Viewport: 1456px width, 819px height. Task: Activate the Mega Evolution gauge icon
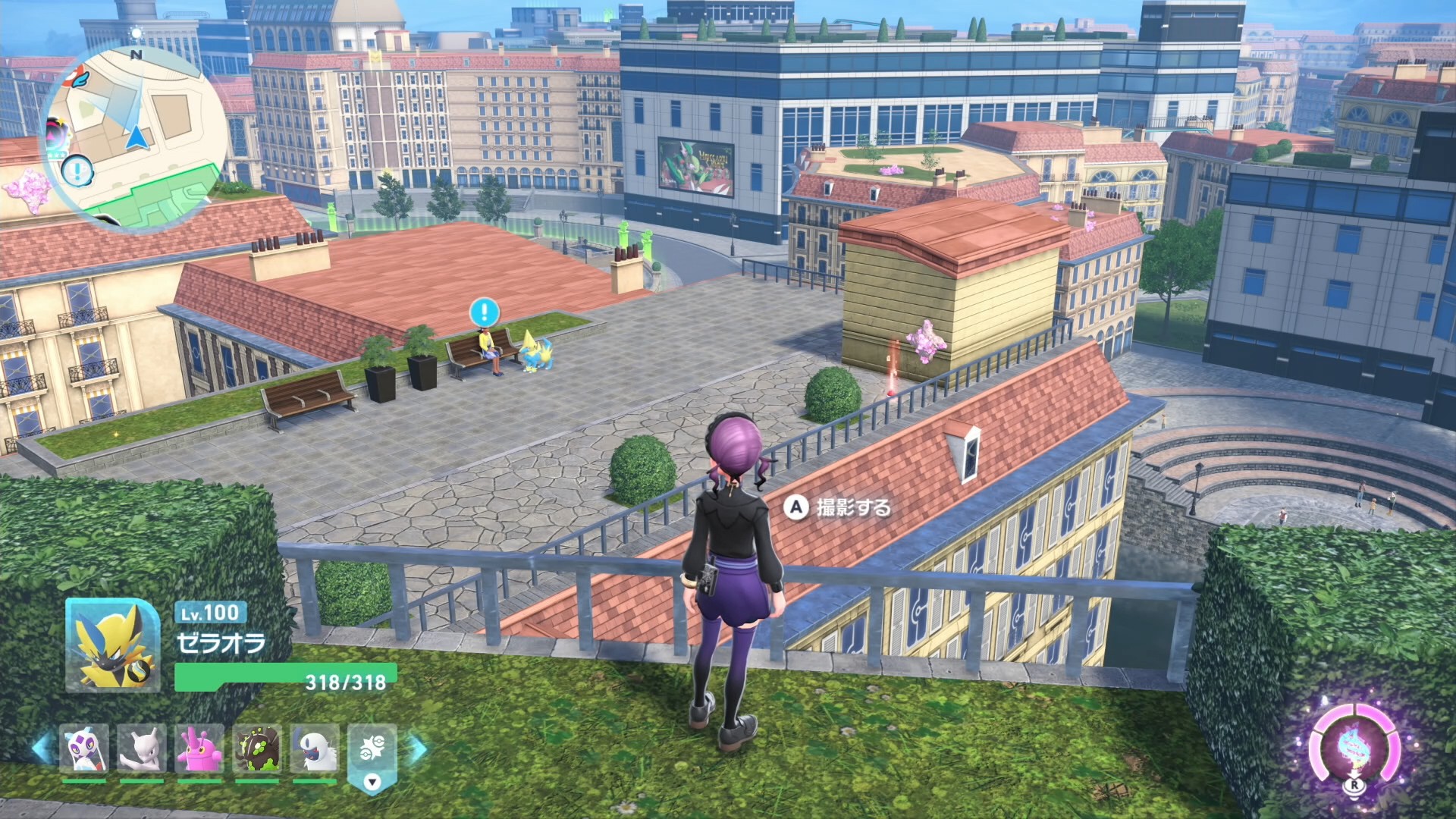(x=1354, y=747)
